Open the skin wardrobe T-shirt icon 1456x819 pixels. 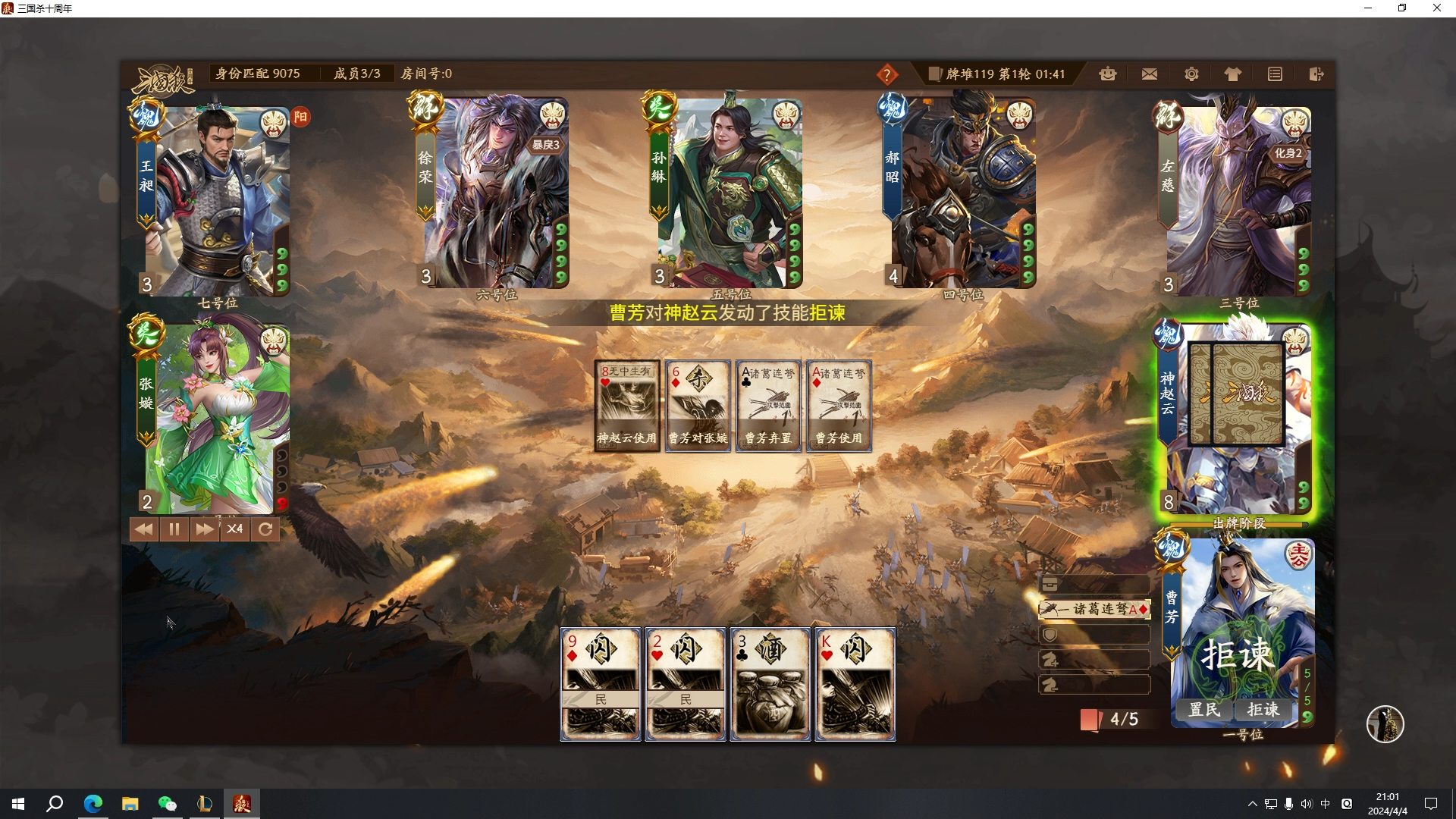click(1232, 74)
